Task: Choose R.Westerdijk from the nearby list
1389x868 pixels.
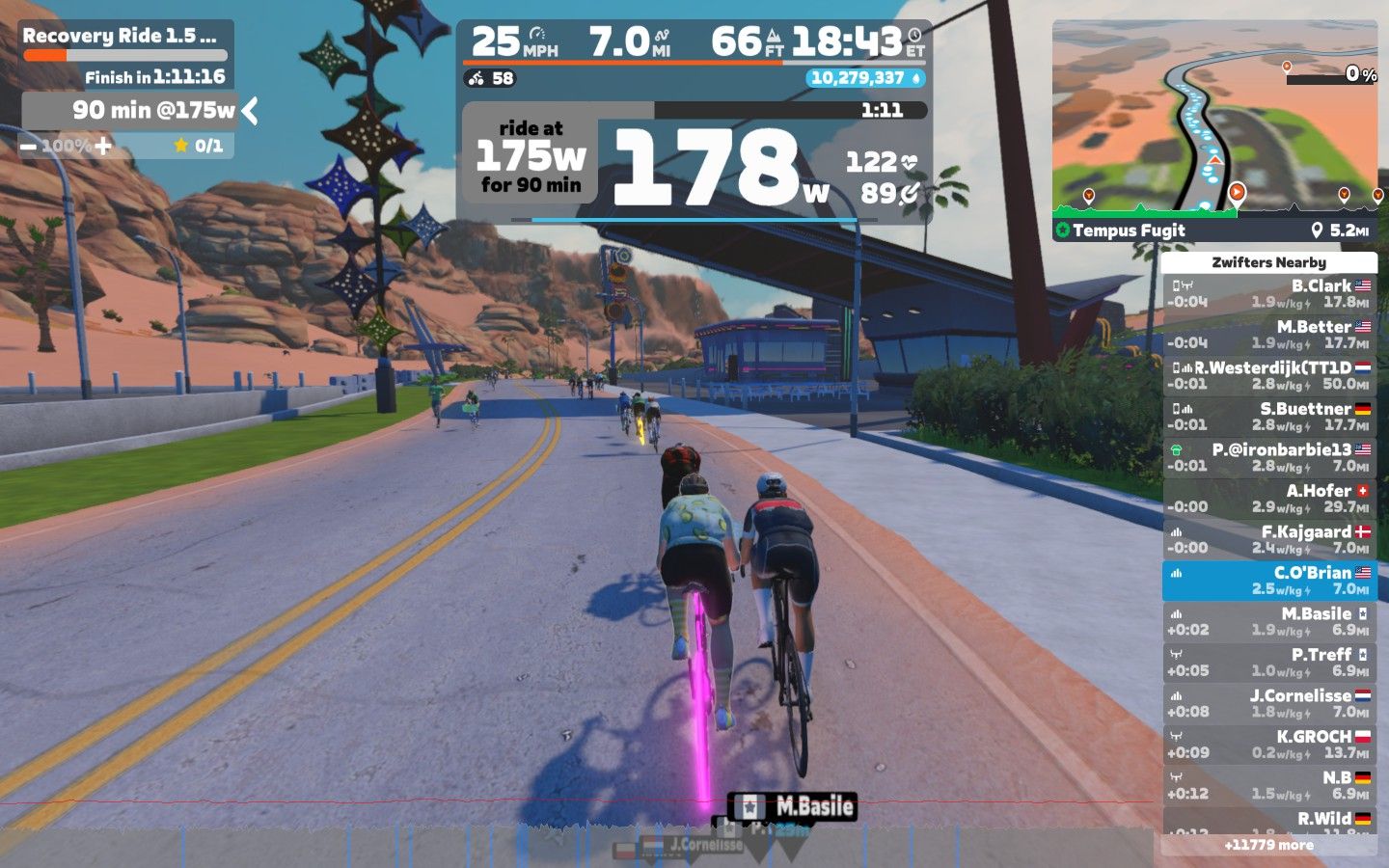Action: click(1268, 375)
